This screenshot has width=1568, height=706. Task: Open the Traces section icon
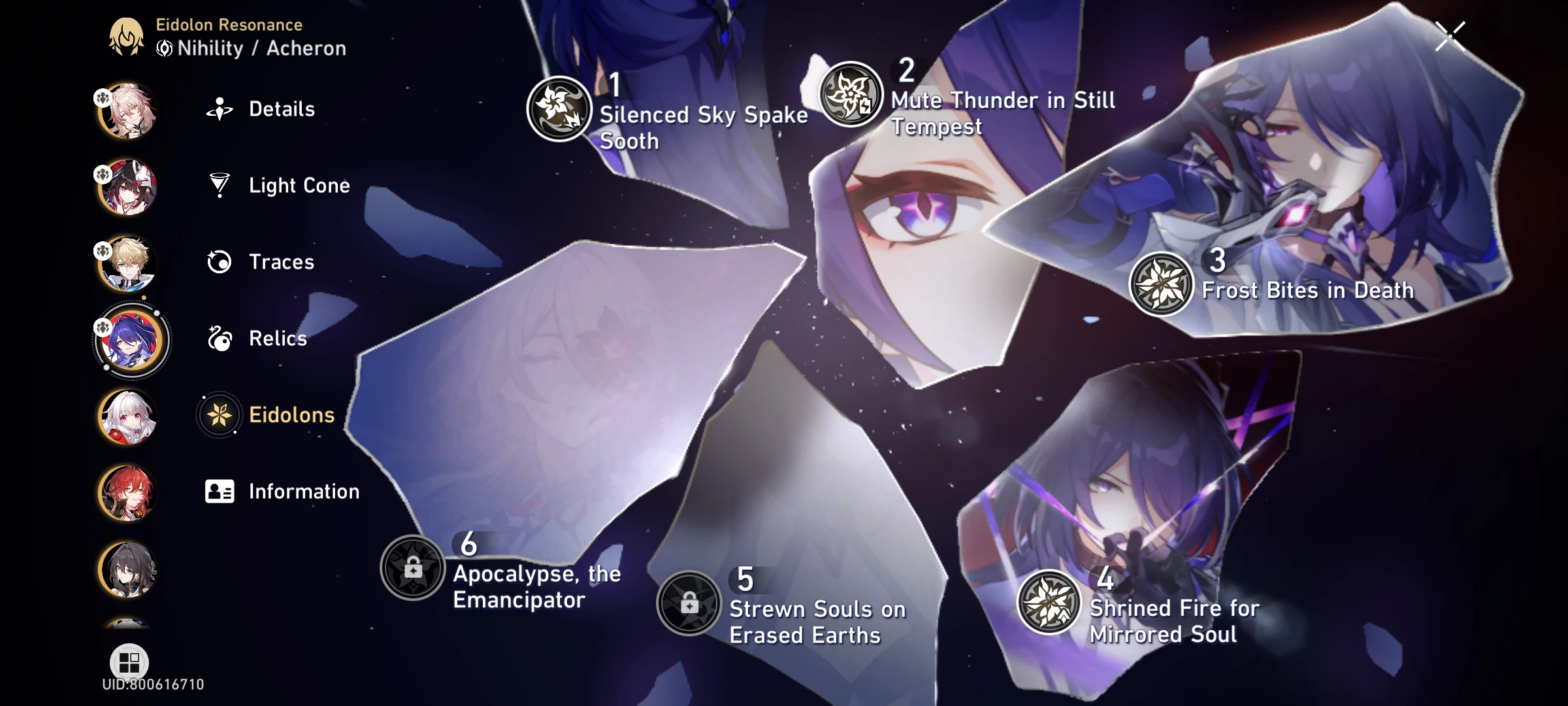[x=220, y=262]
